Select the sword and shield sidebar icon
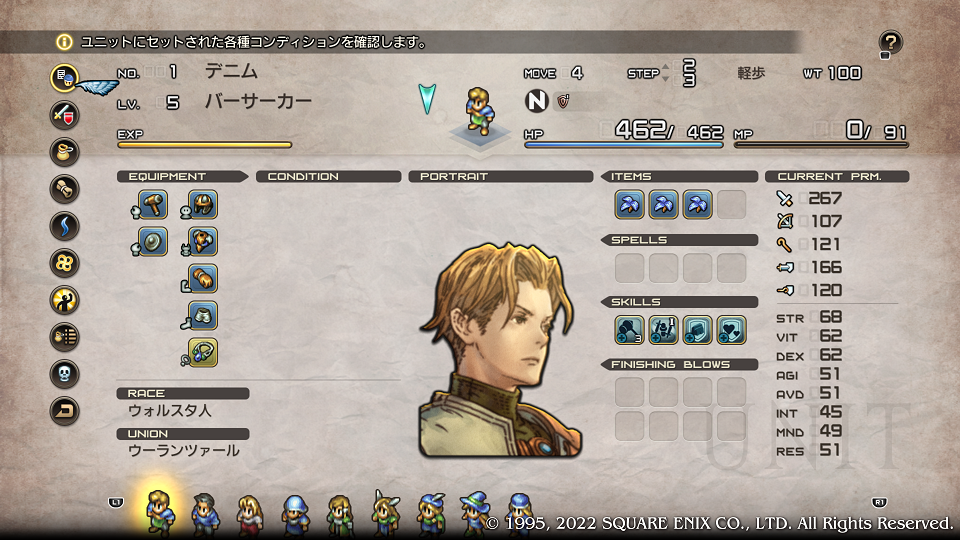960x540 pixels. coord(65,113)
